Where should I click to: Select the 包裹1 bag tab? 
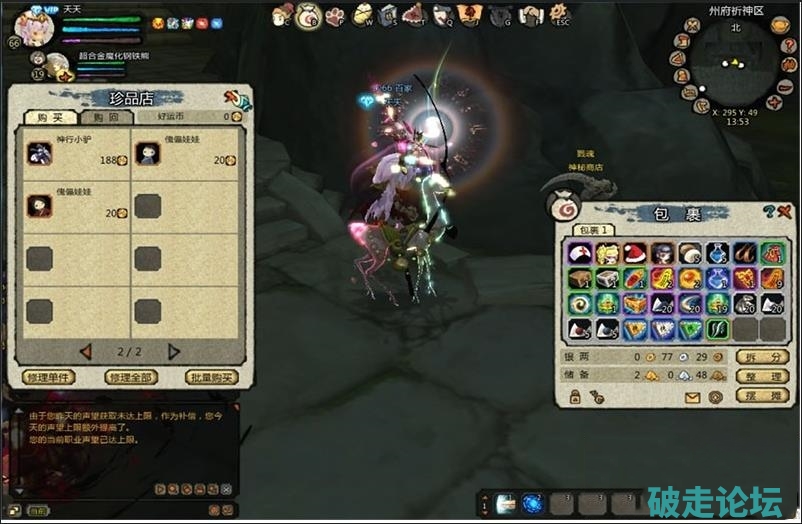(x=593, y=230)
